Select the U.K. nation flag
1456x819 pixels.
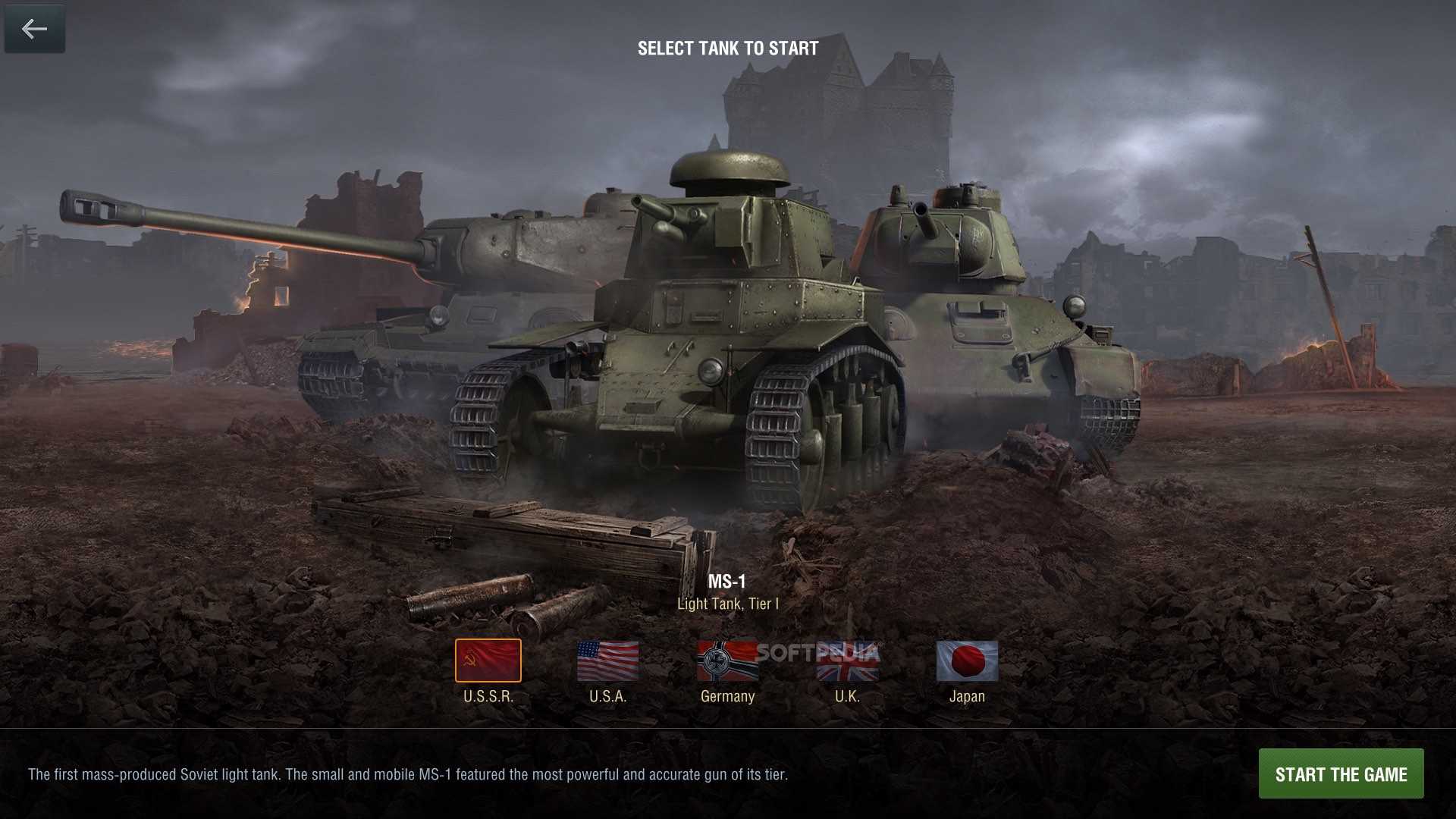[847, 660]
